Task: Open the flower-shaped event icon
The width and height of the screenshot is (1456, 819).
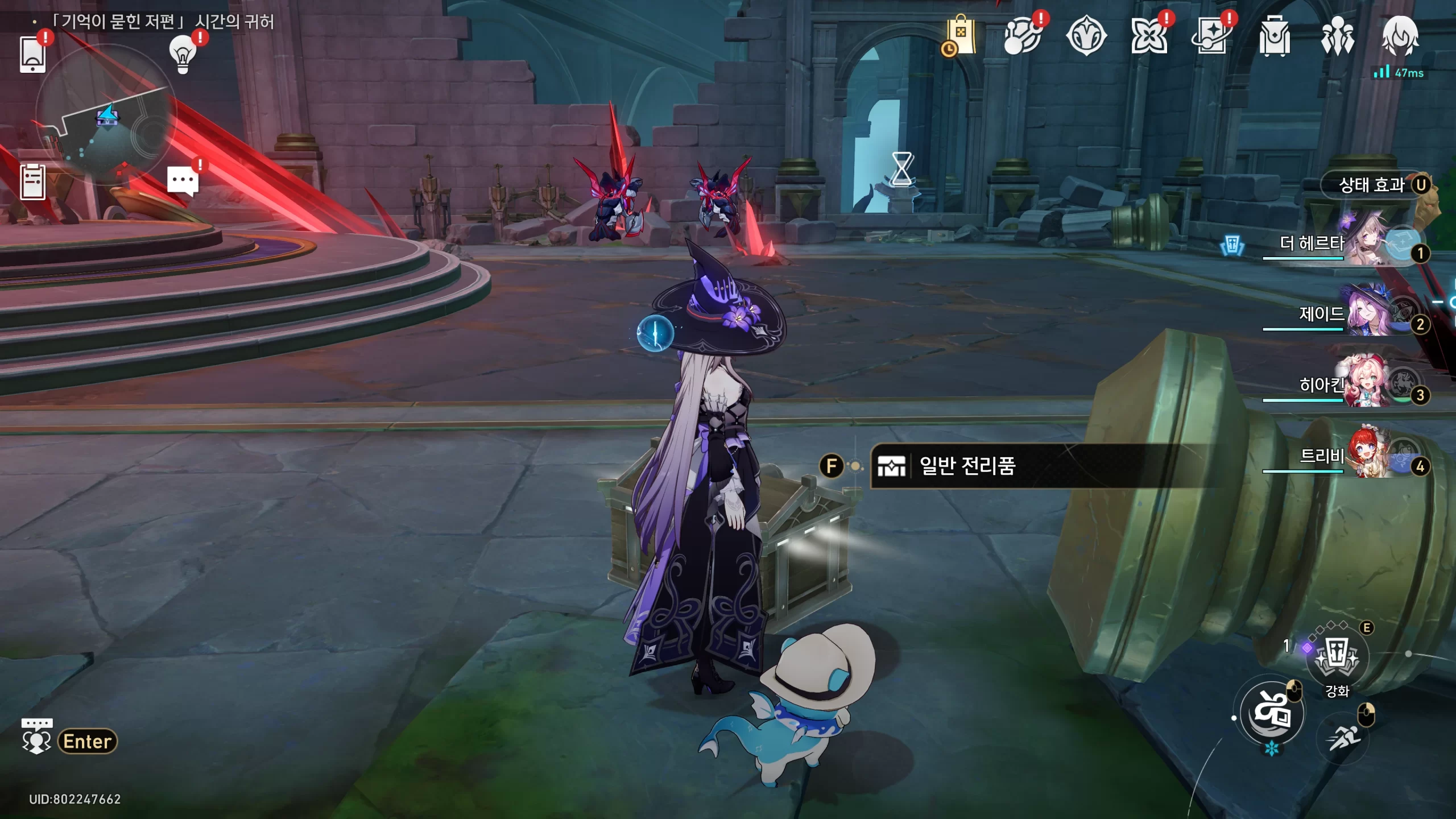Action: (1148, 36)
